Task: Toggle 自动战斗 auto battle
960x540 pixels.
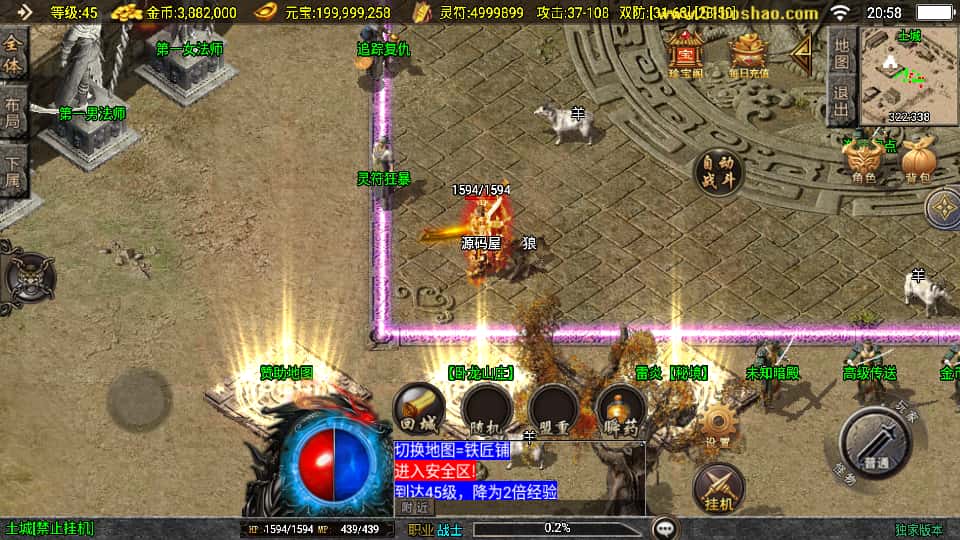Action: point(720,171)
